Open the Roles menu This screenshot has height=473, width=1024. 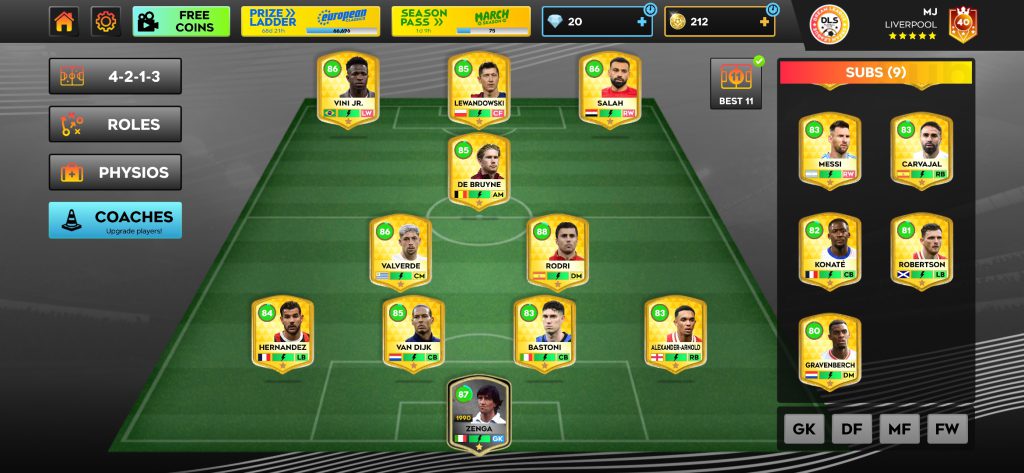pos(115,125)
